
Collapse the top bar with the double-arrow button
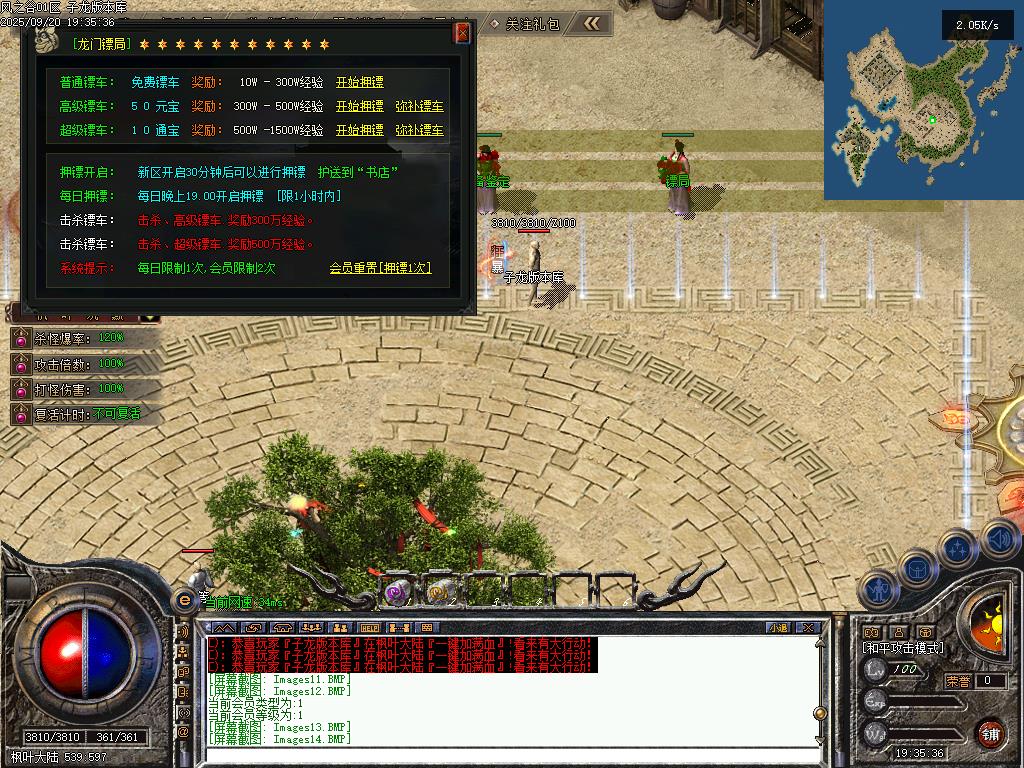click(592, 23)
